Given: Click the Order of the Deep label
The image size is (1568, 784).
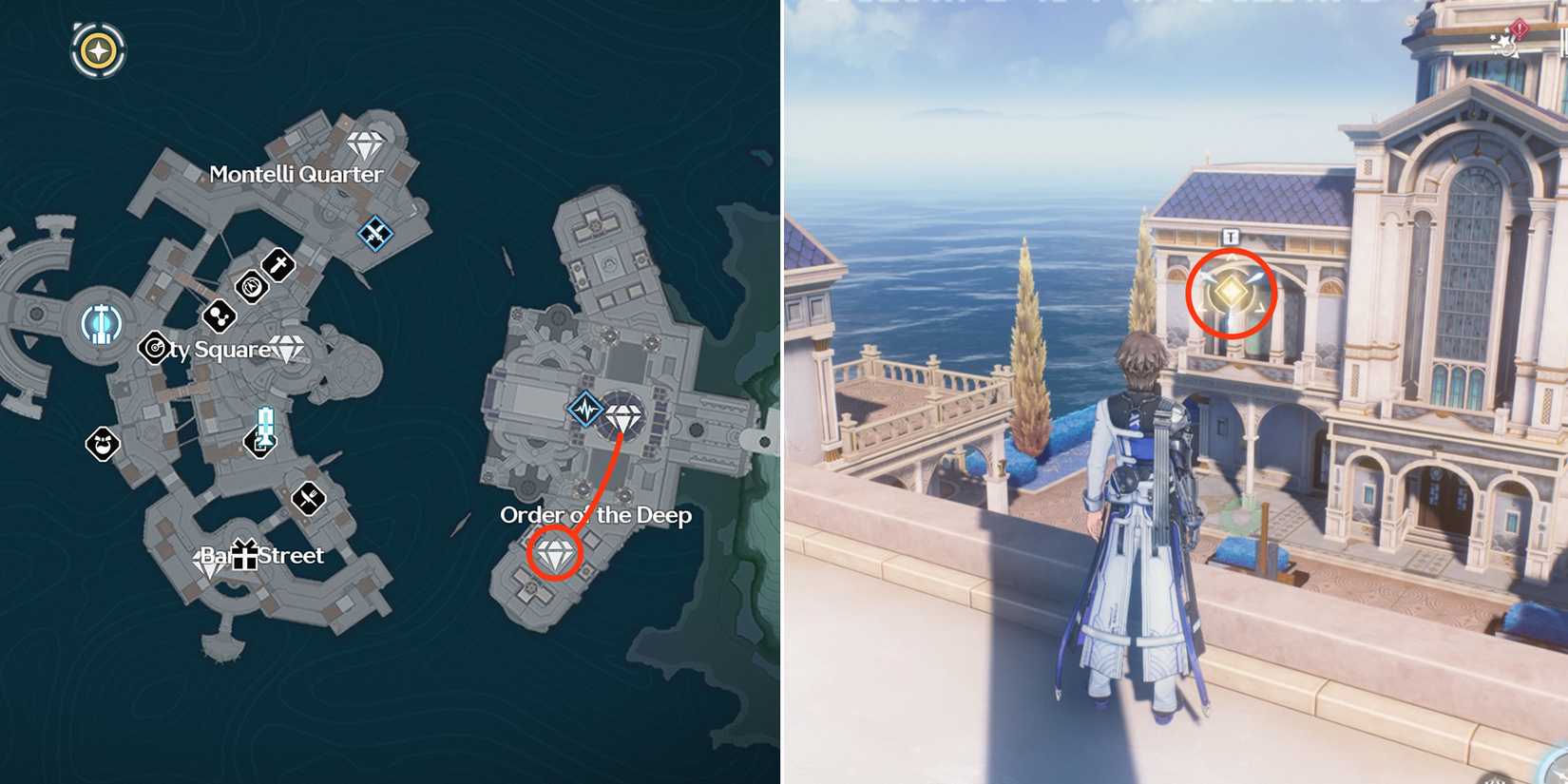Looking at the screenshot, I should tap(596, 517).
